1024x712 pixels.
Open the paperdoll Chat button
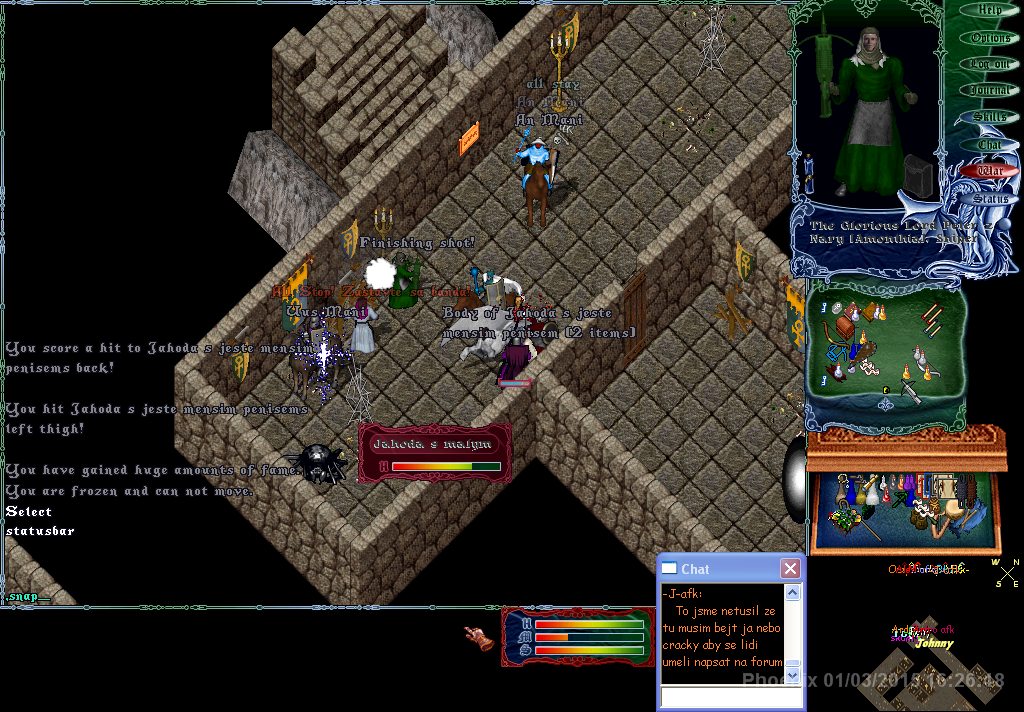pyautogui.click(x=989, y=145)
